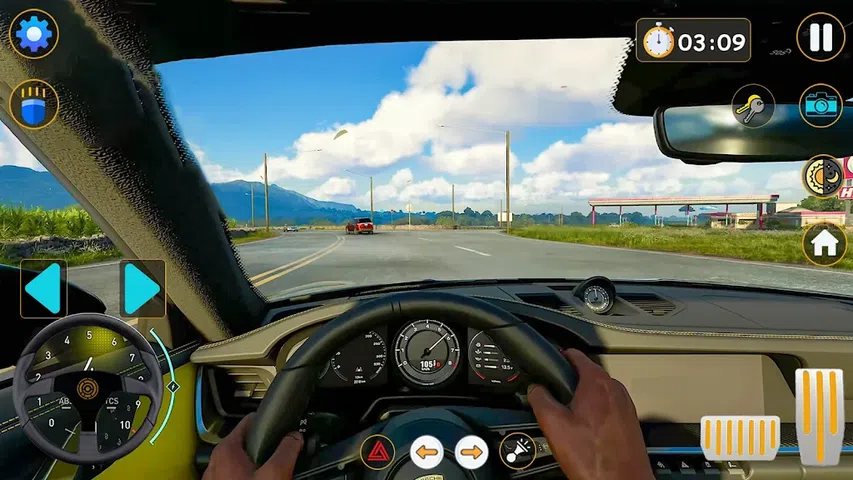Tap the brake pedal
The height and width of the screenshot is (480, 853).
point(740,437)
